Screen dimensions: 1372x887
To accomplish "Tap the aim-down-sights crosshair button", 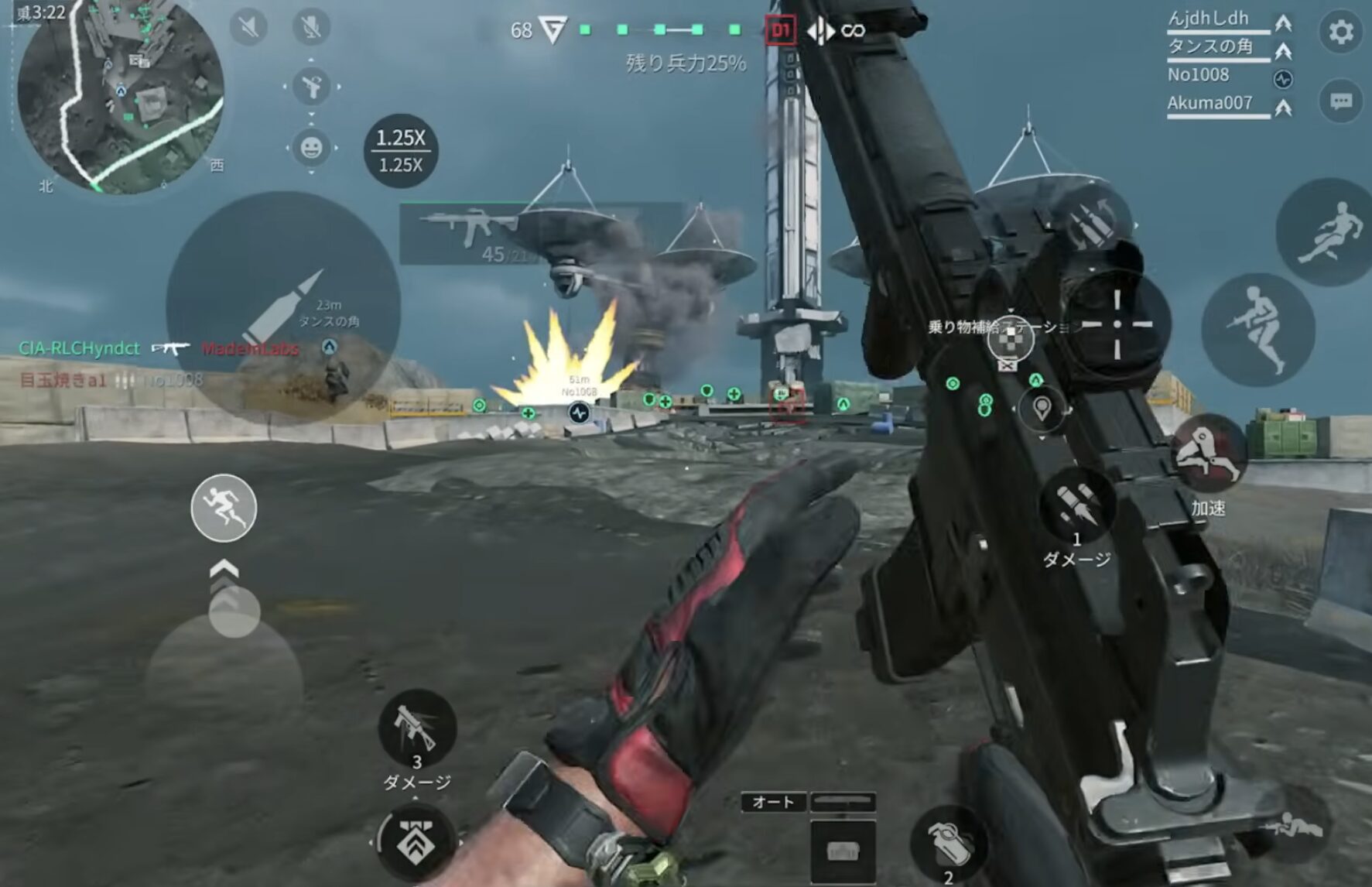I will (1117, 324).
